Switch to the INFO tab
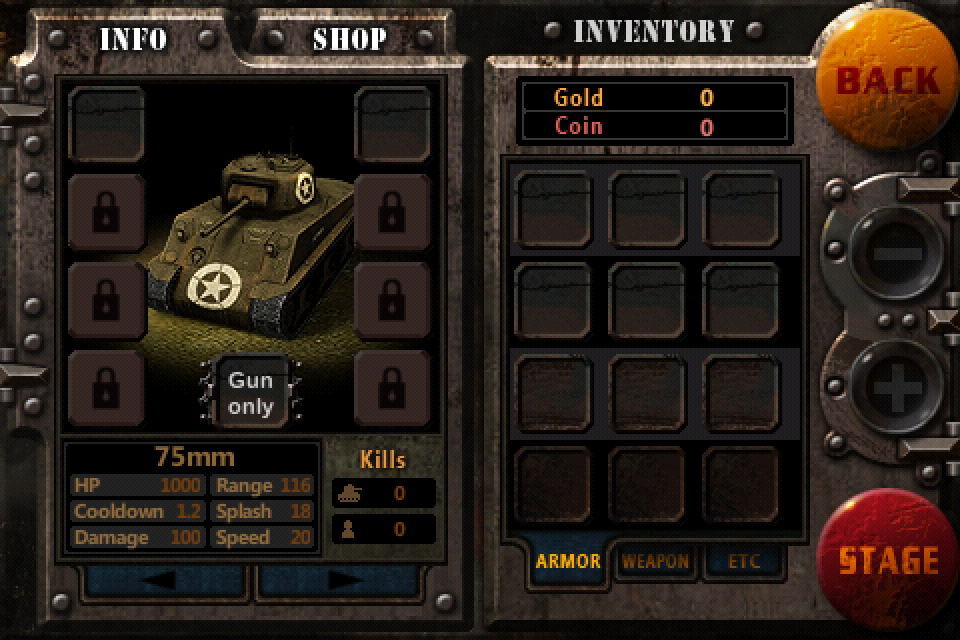 tap(132, 40)
